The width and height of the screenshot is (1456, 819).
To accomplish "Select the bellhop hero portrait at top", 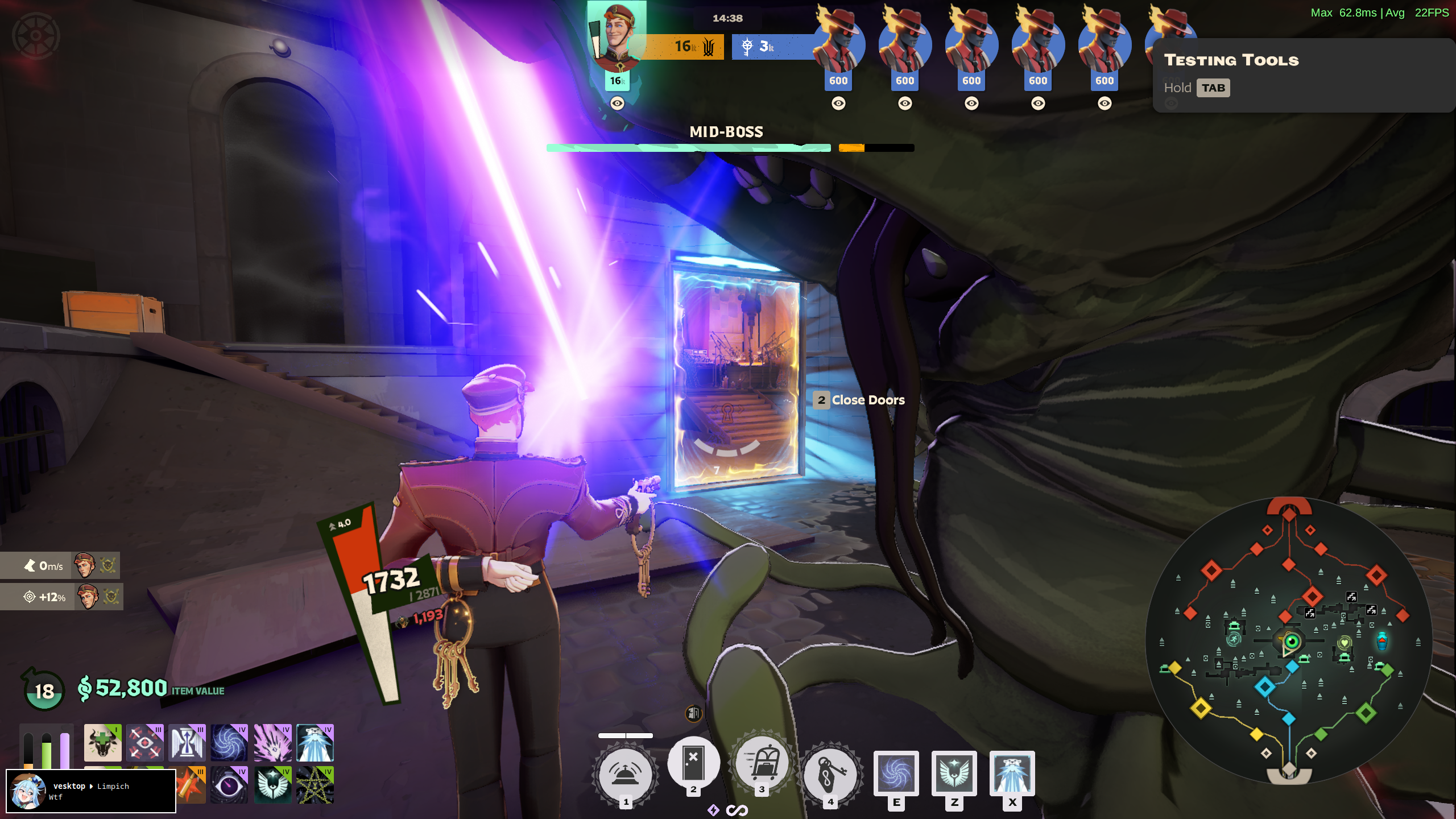I will [617, 37].
